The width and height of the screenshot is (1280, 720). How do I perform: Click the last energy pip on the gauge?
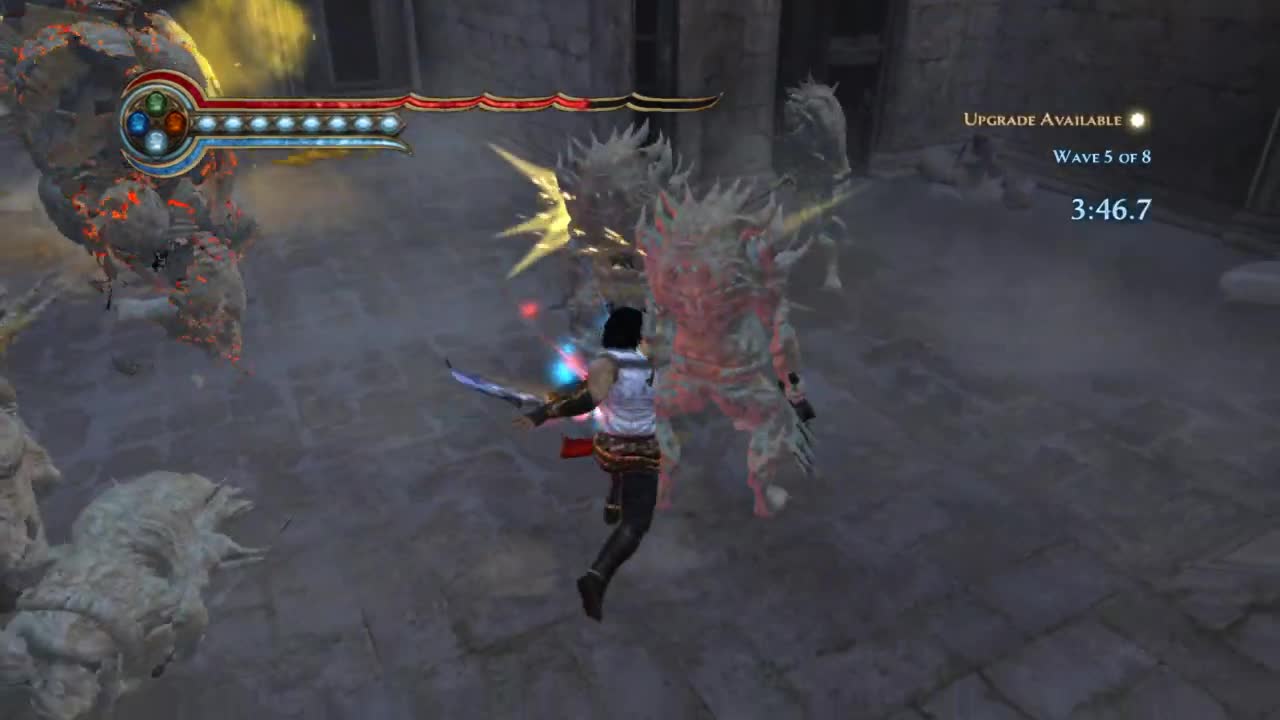tap(391, 121)
